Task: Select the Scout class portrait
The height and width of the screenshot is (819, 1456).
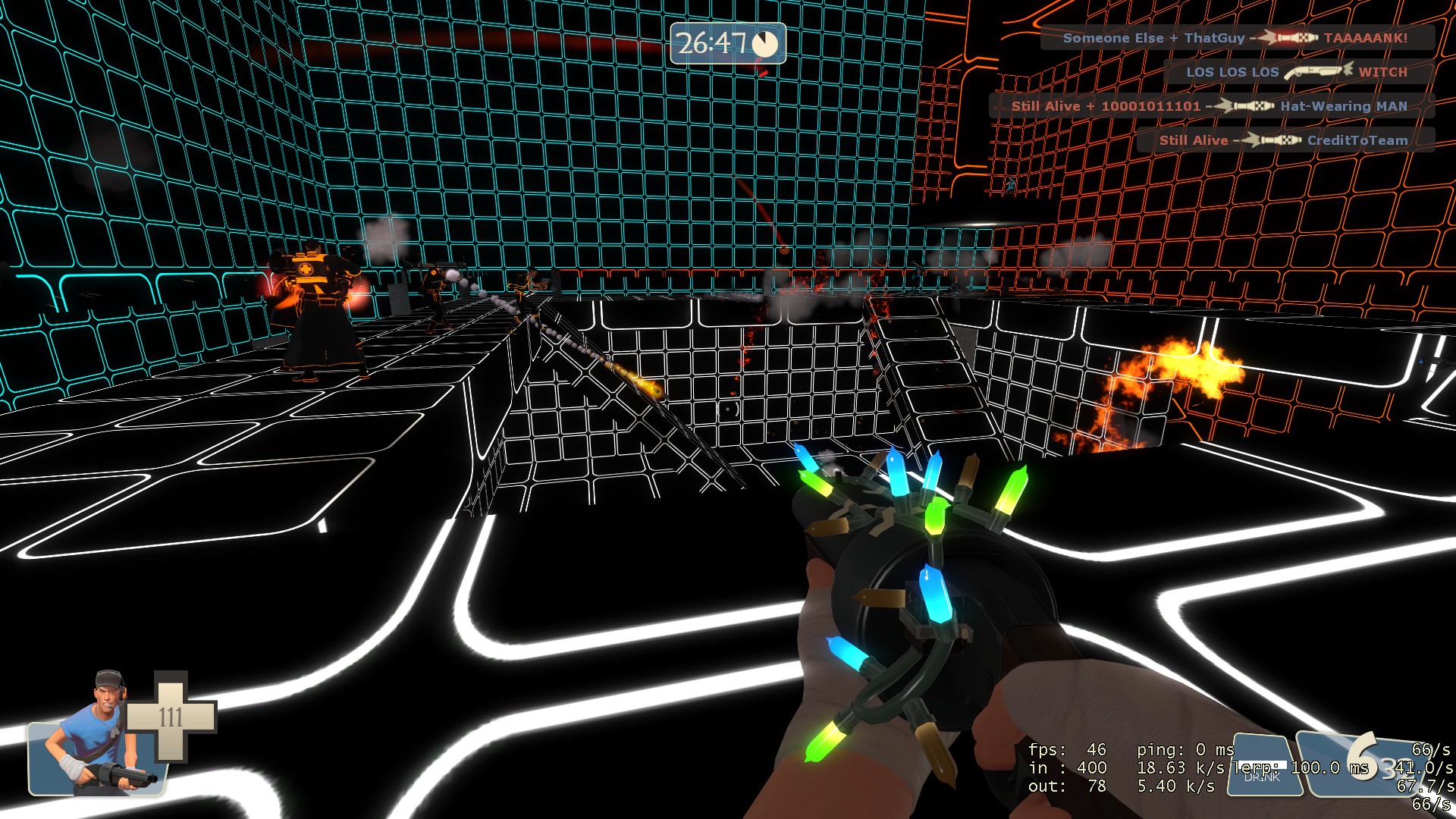Action: pyautogui.click(x=97, y=732)
